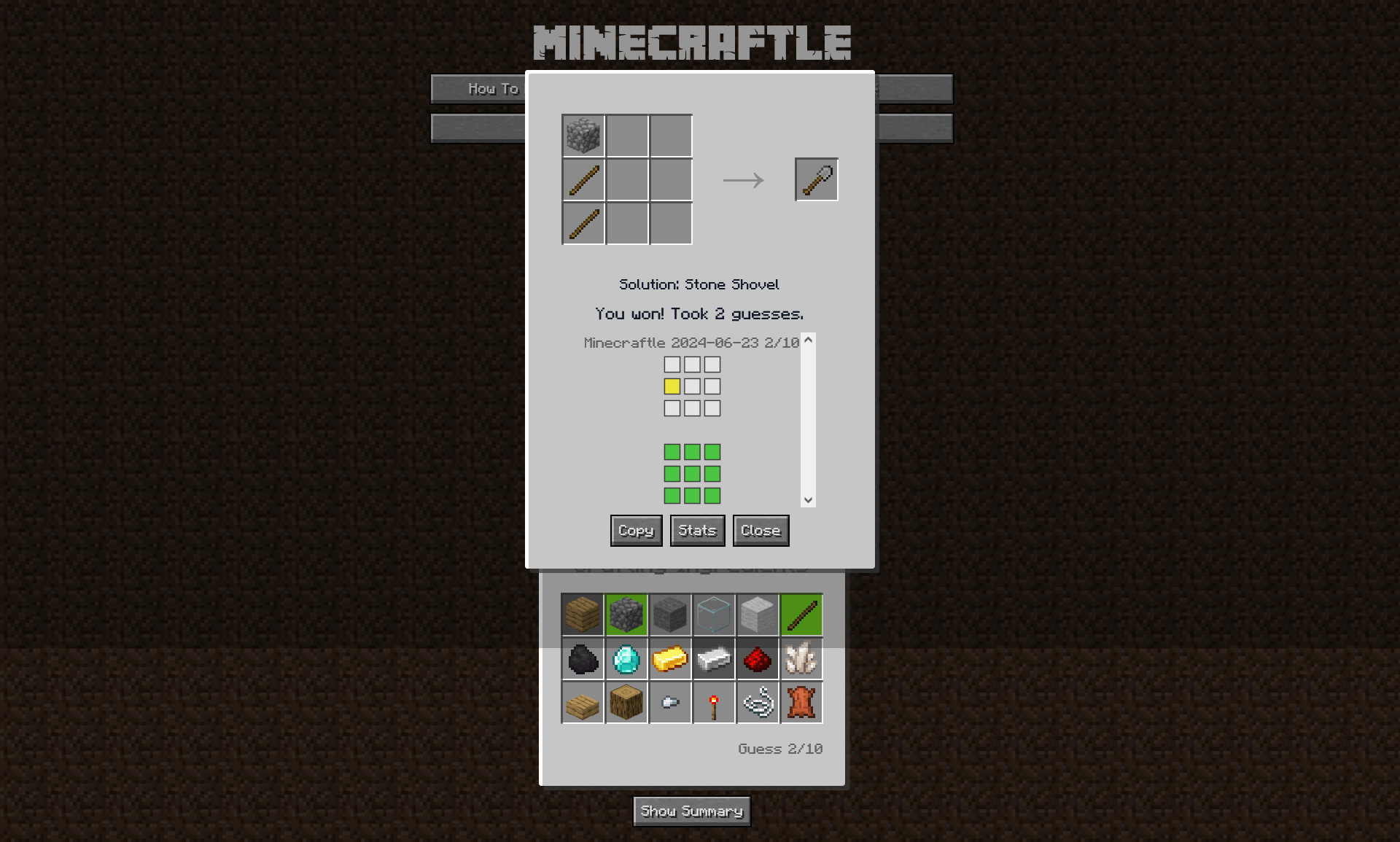Select the quartz ingredient
The width and height of the screenshot is (1400, 842).
801,659
